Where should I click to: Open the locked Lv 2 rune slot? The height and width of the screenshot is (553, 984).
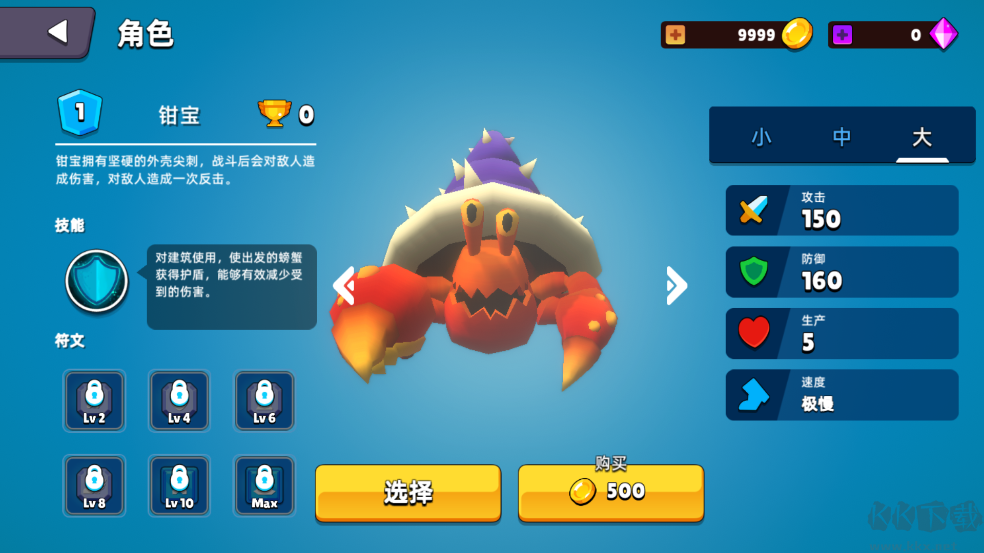(x=94, y=401)
